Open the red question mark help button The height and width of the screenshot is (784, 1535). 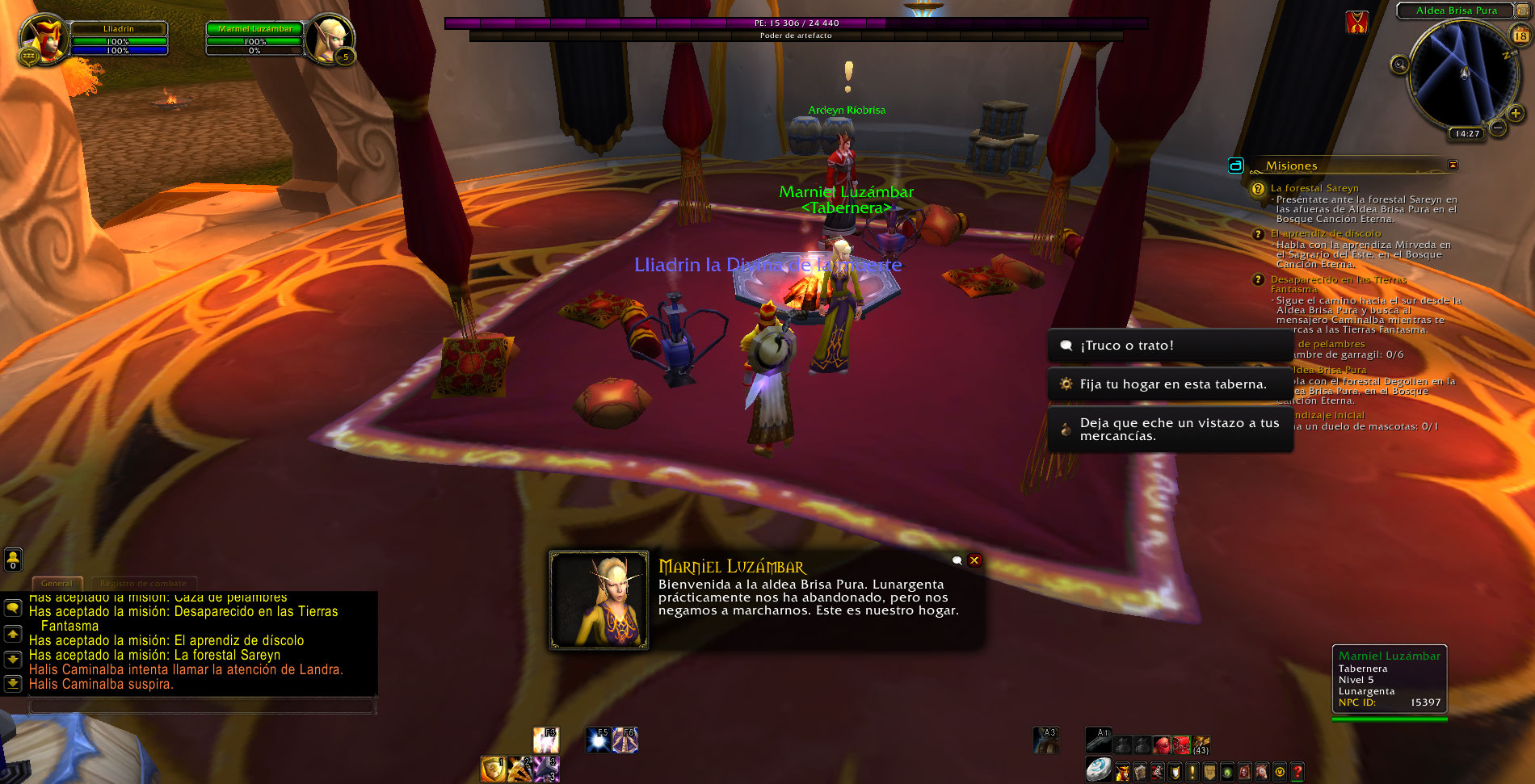(1297, 772)
